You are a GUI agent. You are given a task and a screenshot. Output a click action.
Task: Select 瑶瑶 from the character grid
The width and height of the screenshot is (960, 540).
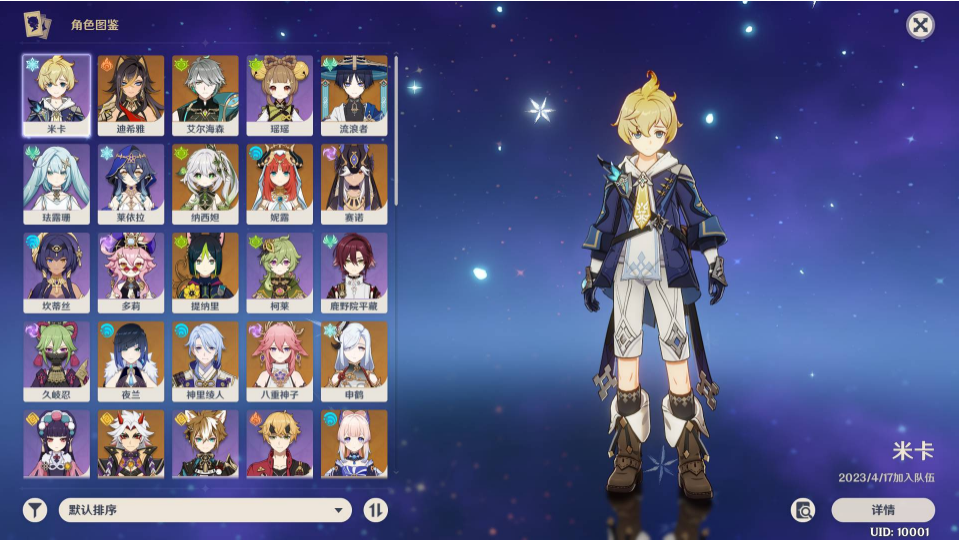pos(279,95)
